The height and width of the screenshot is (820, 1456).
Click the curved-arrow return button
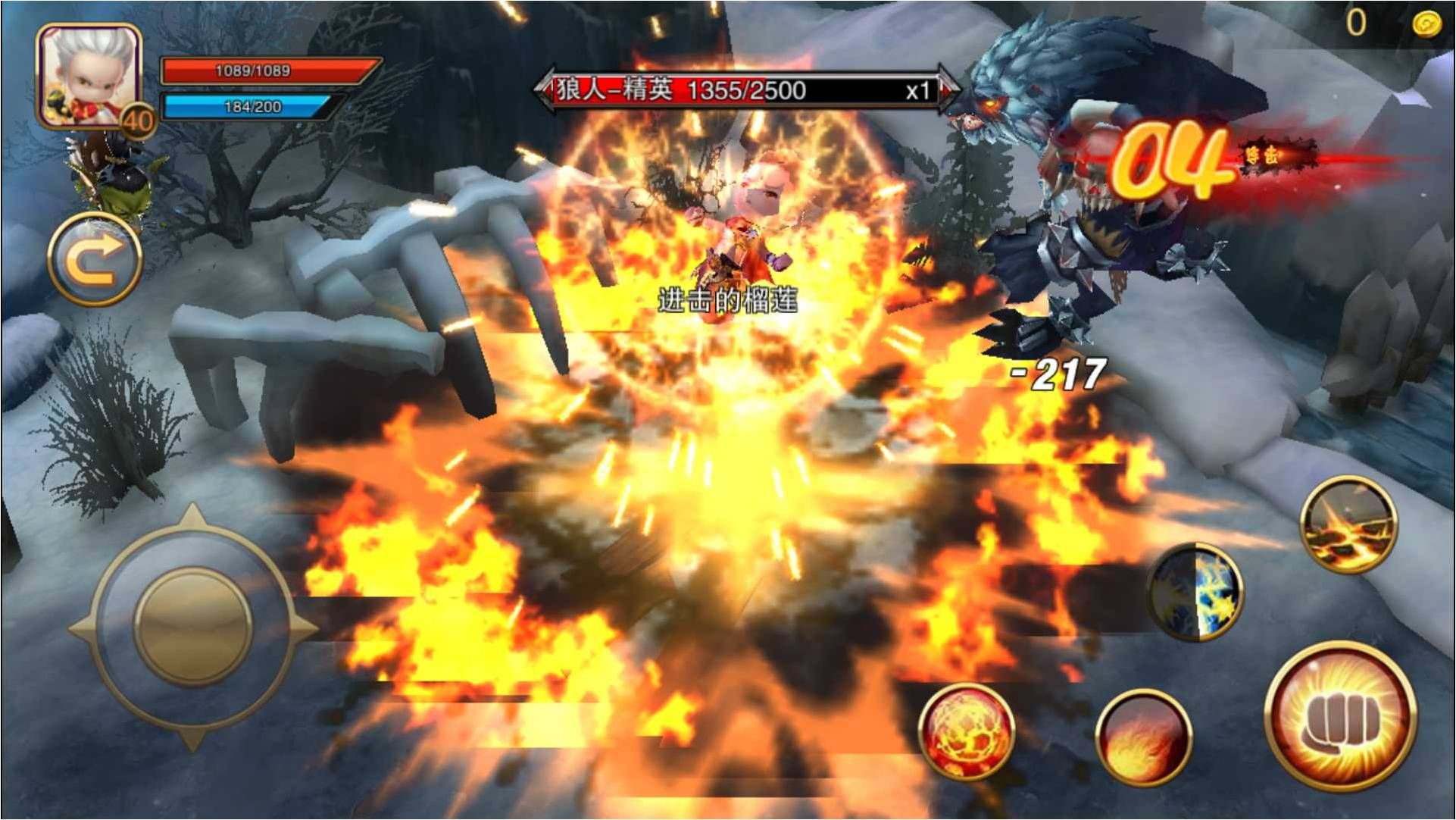94,260
